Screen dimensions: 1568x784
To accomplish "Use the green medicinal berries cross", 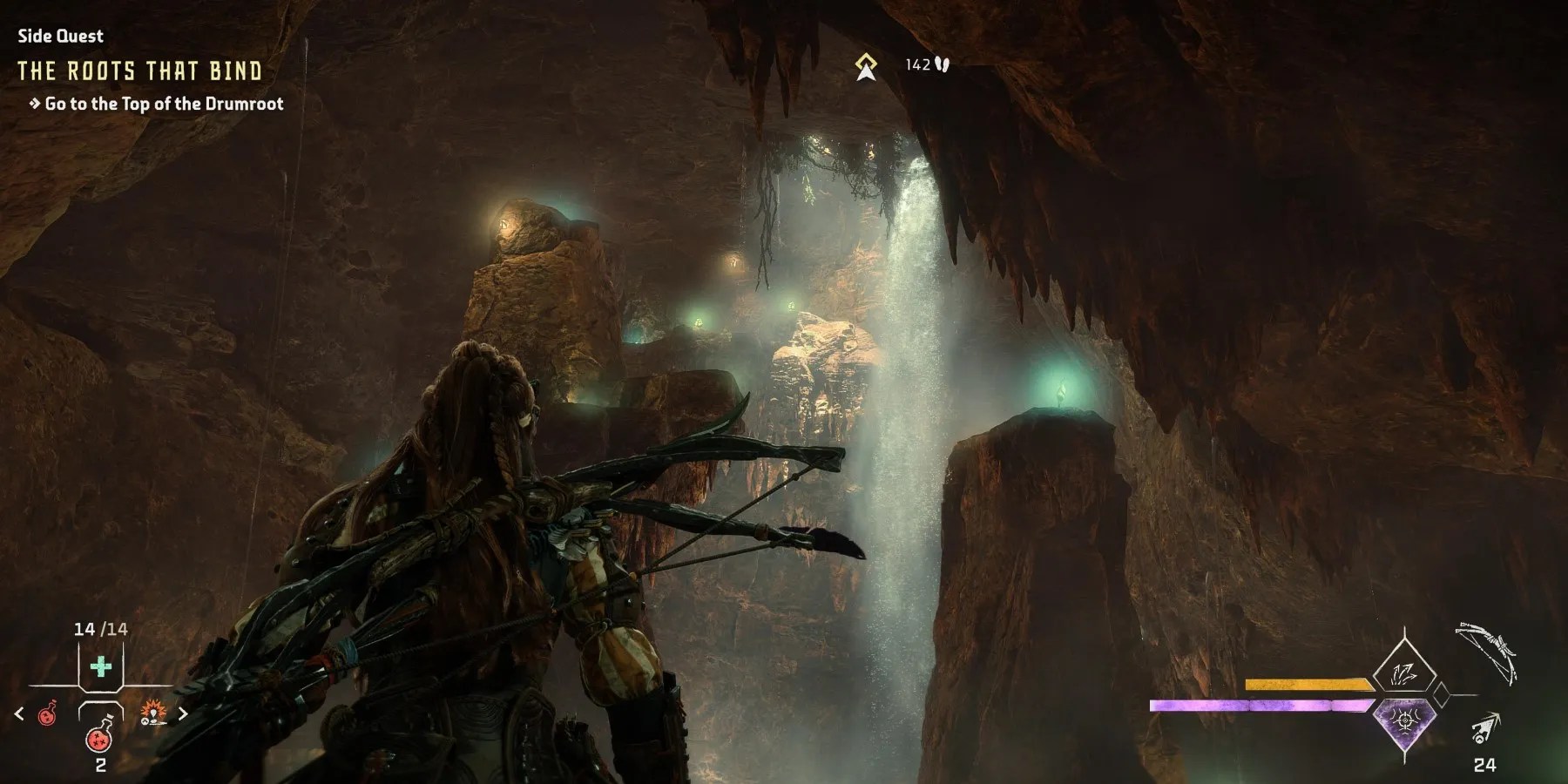I will click(101, 668).
